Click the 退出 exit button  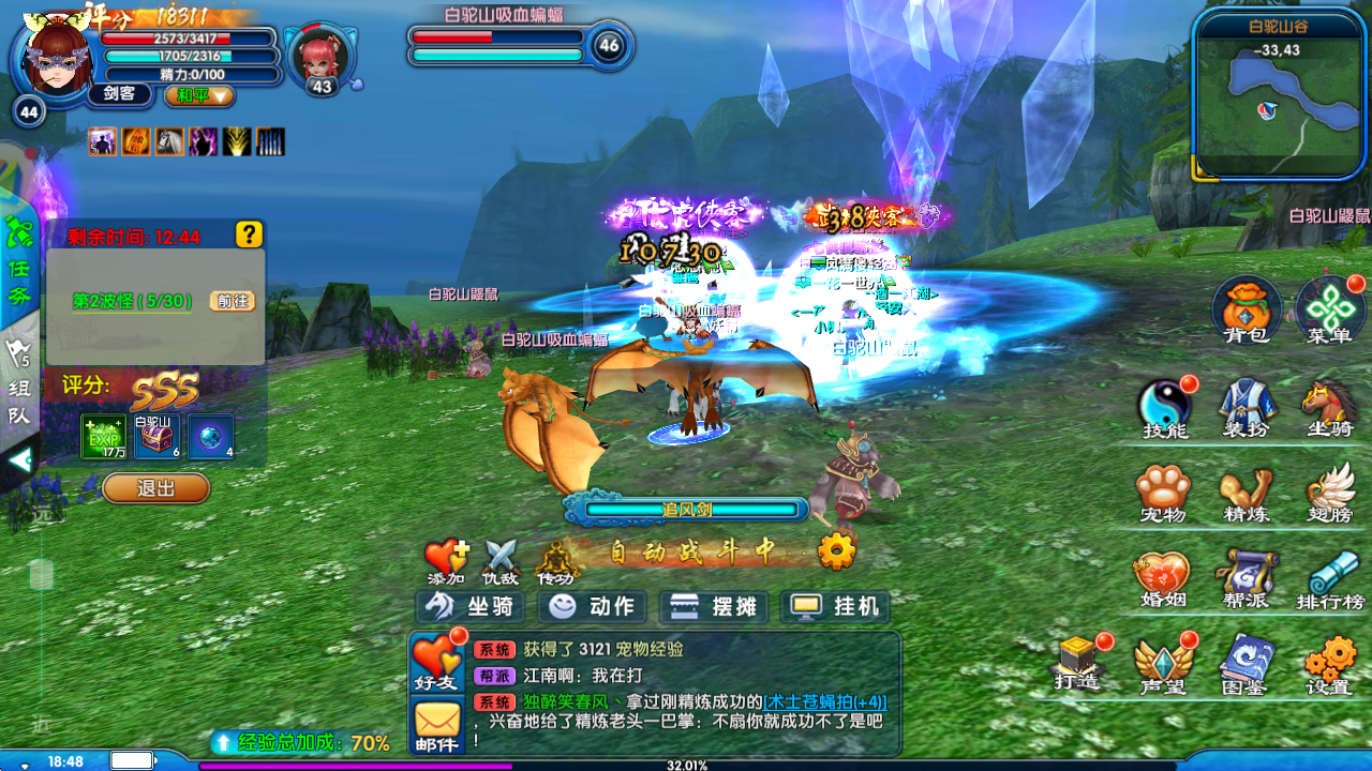(156, 488)
